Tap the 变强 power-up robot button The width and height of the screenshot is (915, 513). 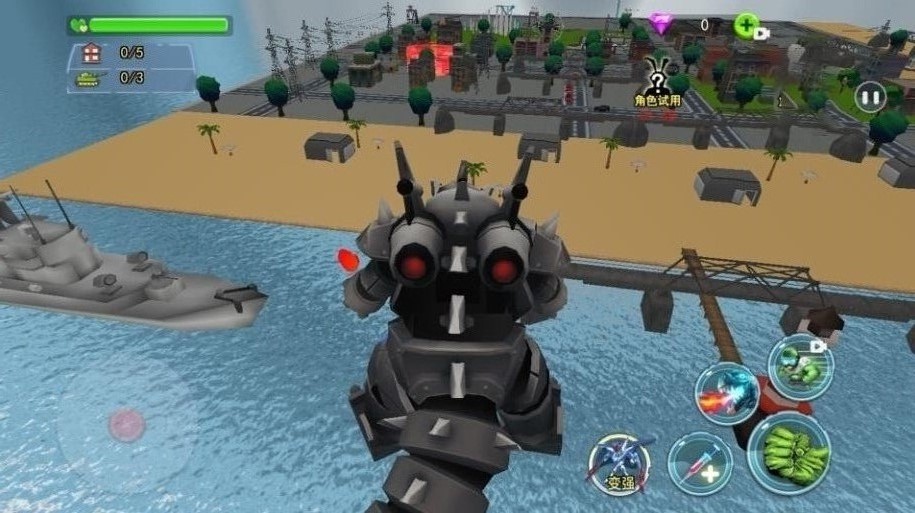click(620, 465)
